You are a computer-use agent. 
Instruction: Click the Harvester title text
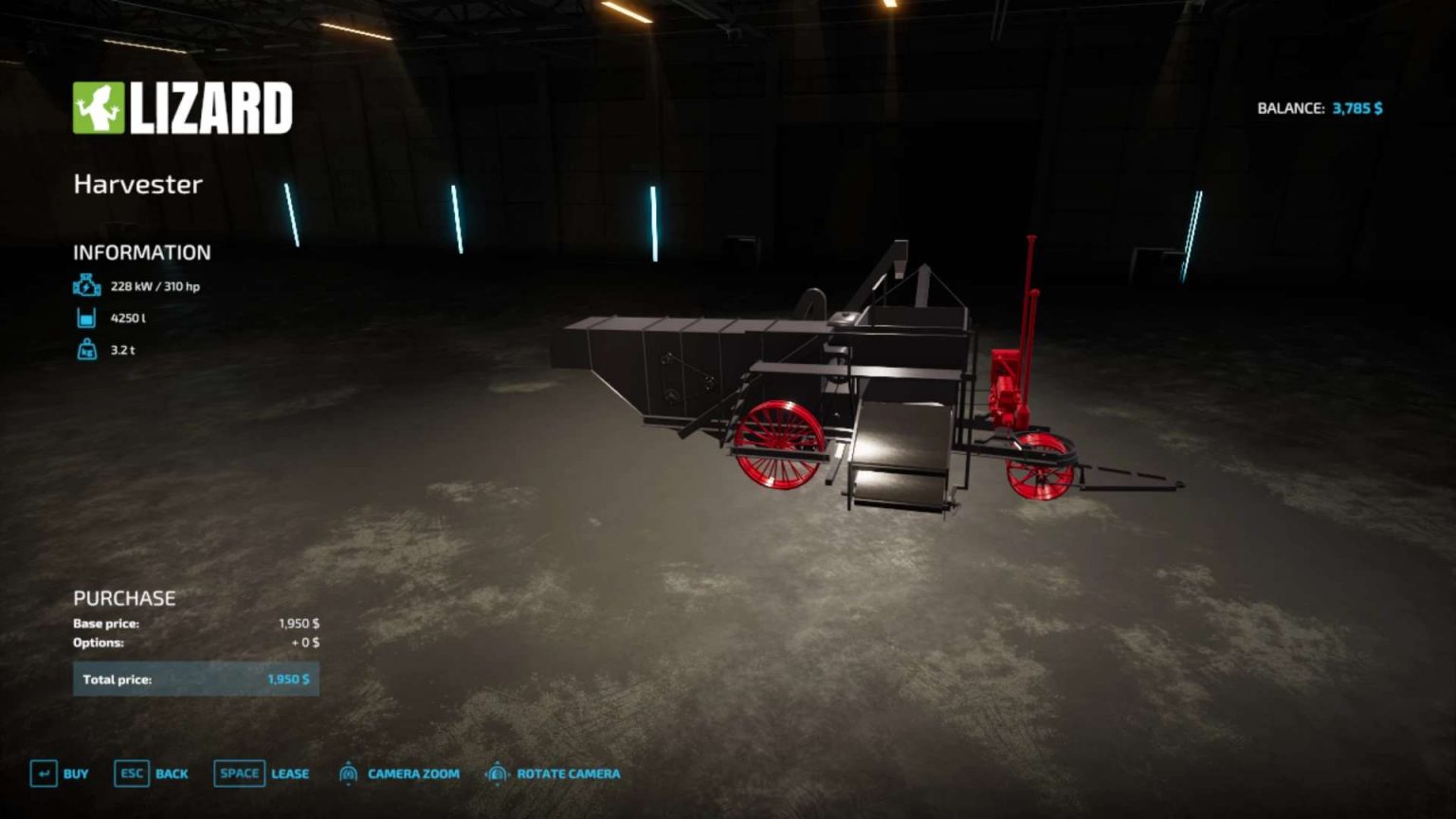(x=137, y=184)
